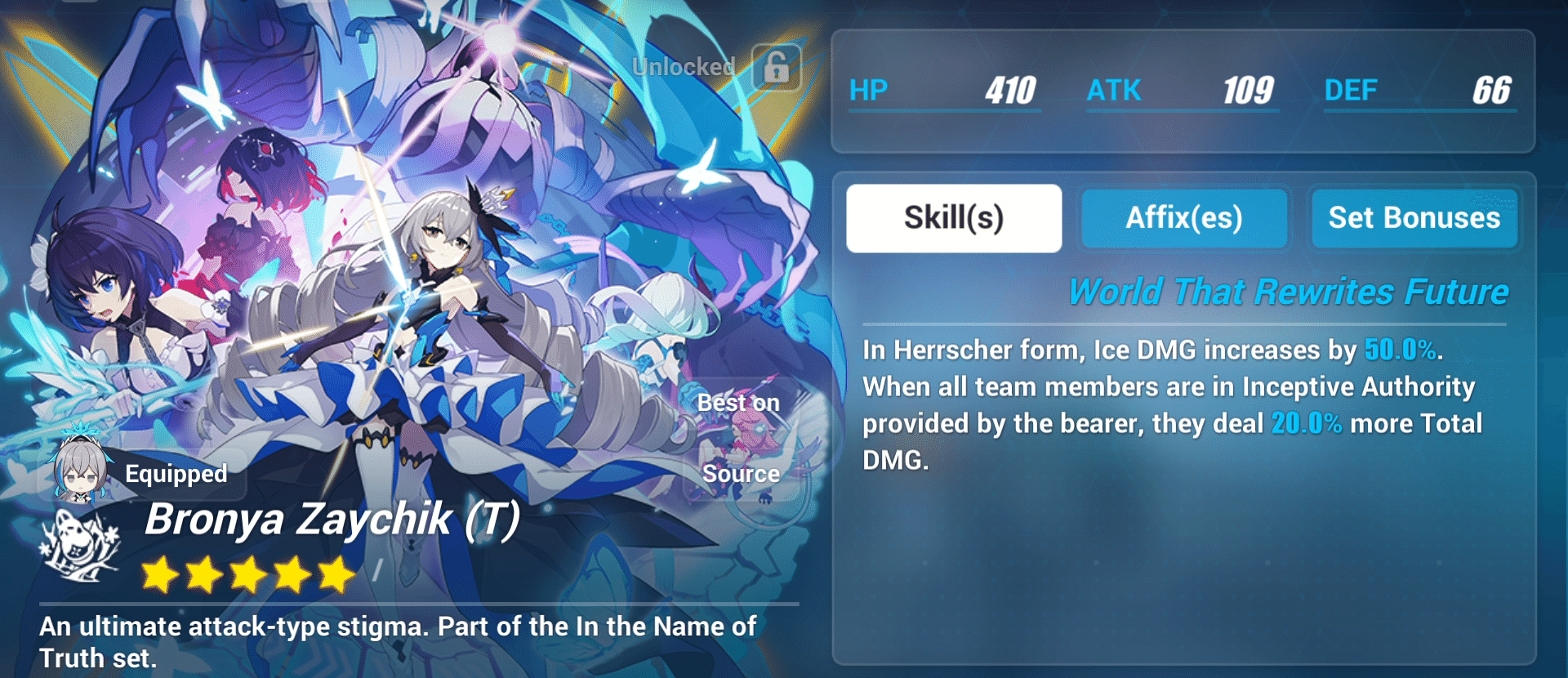Toggle the Equipped badge on the stigma
The width and height of the screenshot is (1568, 678).
click(x=174, y=473)
